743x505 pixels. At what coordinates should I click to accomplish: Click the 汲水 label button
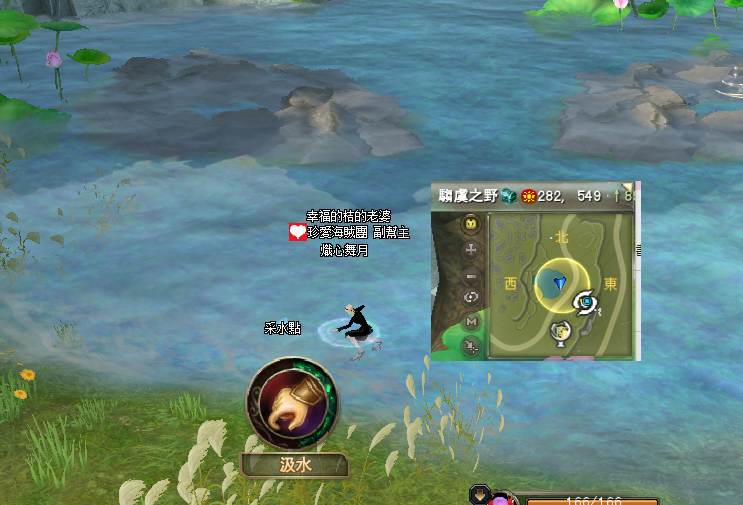(x=292, y=465)
